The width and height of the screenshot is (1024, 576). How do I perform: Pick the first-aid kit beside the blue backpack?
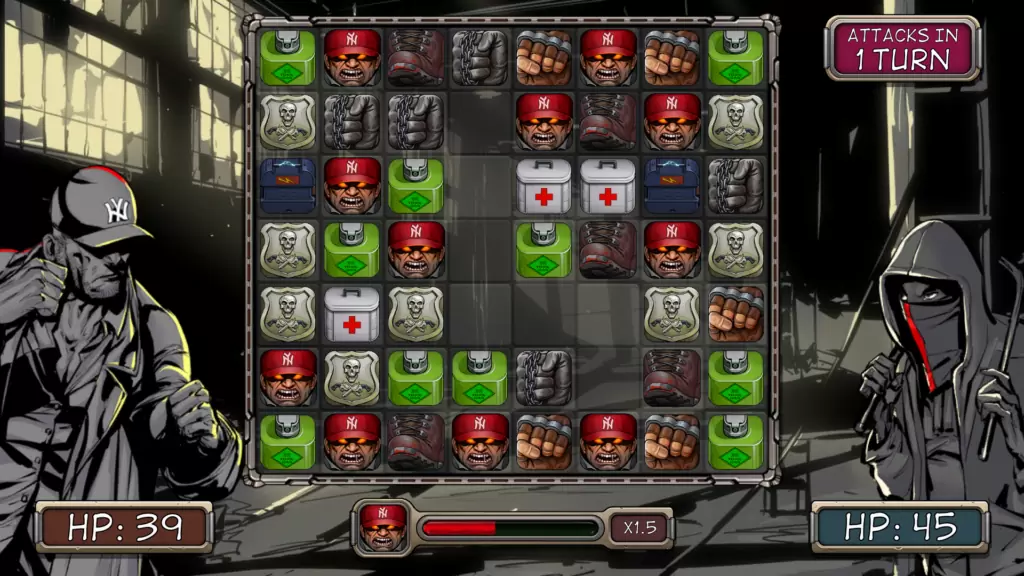[x=608, y=185]
